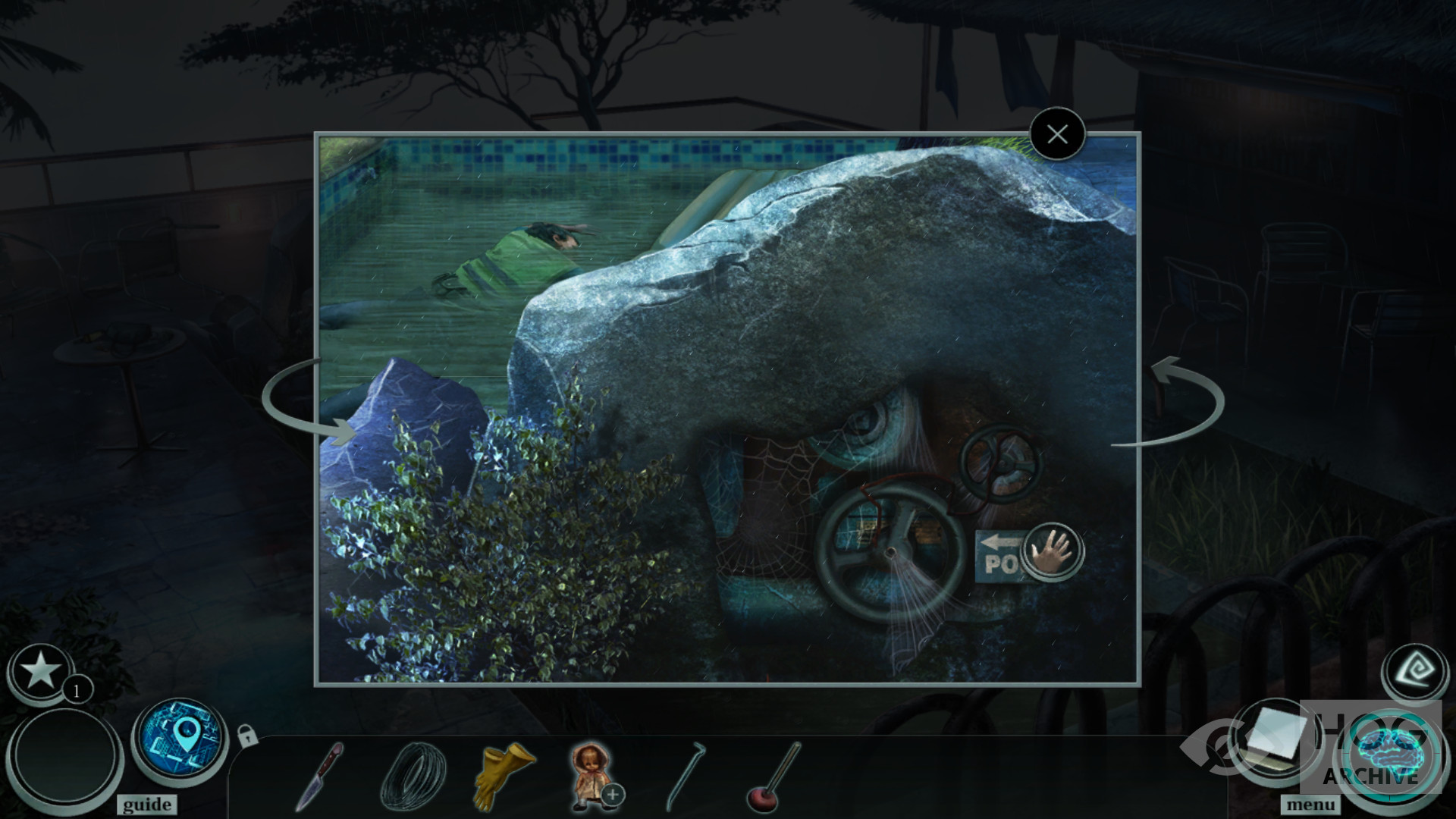Select the plunger inventory item
Viewport: 1456px width, 819px height.
[x=773, y=777]
